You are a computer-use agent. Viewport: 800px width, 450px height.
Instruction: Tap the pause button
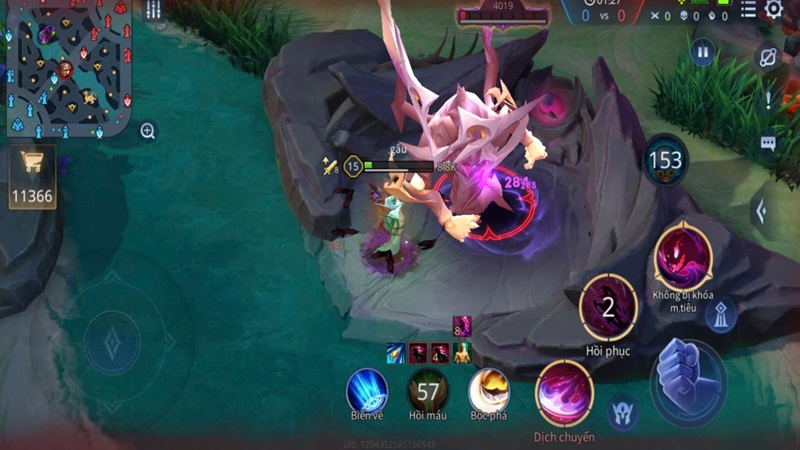703,52
